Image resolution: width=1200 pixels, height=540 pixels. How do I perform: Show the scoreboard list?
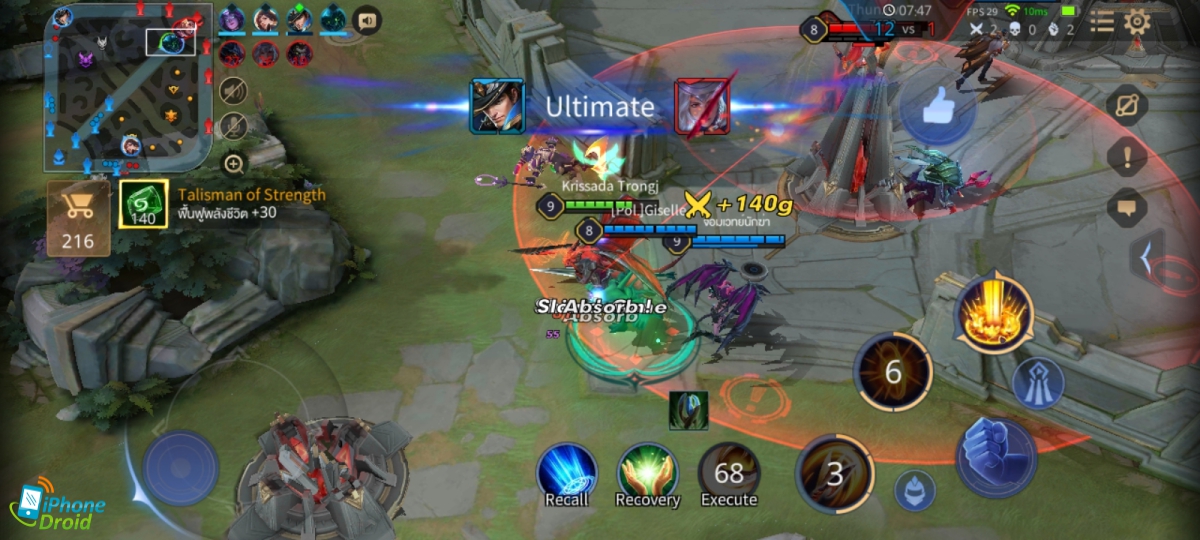click(x=1102, y=22)
